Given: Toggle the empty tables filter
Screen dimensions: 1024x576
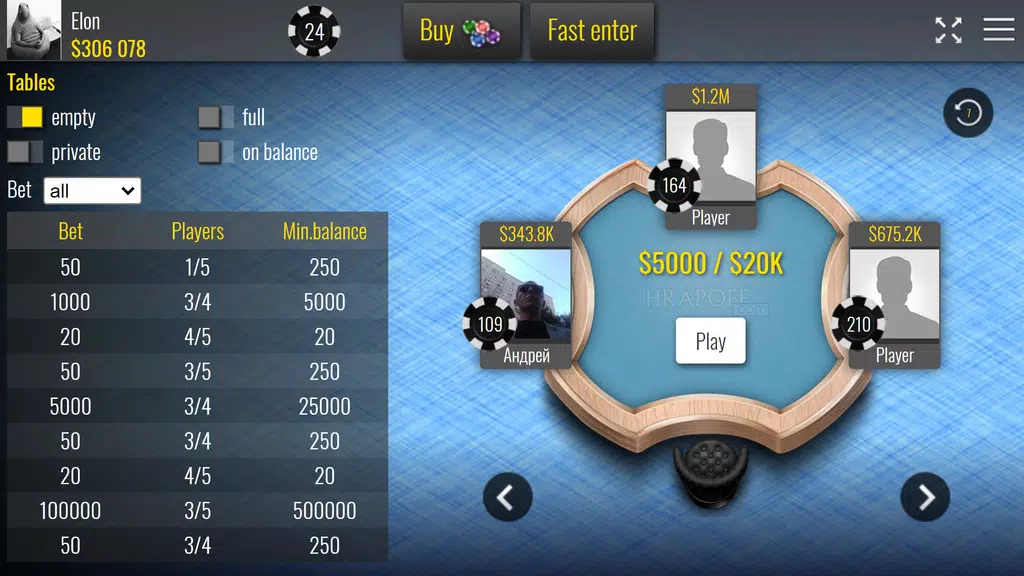Looking at the screenshot, I should coord(25,117).
